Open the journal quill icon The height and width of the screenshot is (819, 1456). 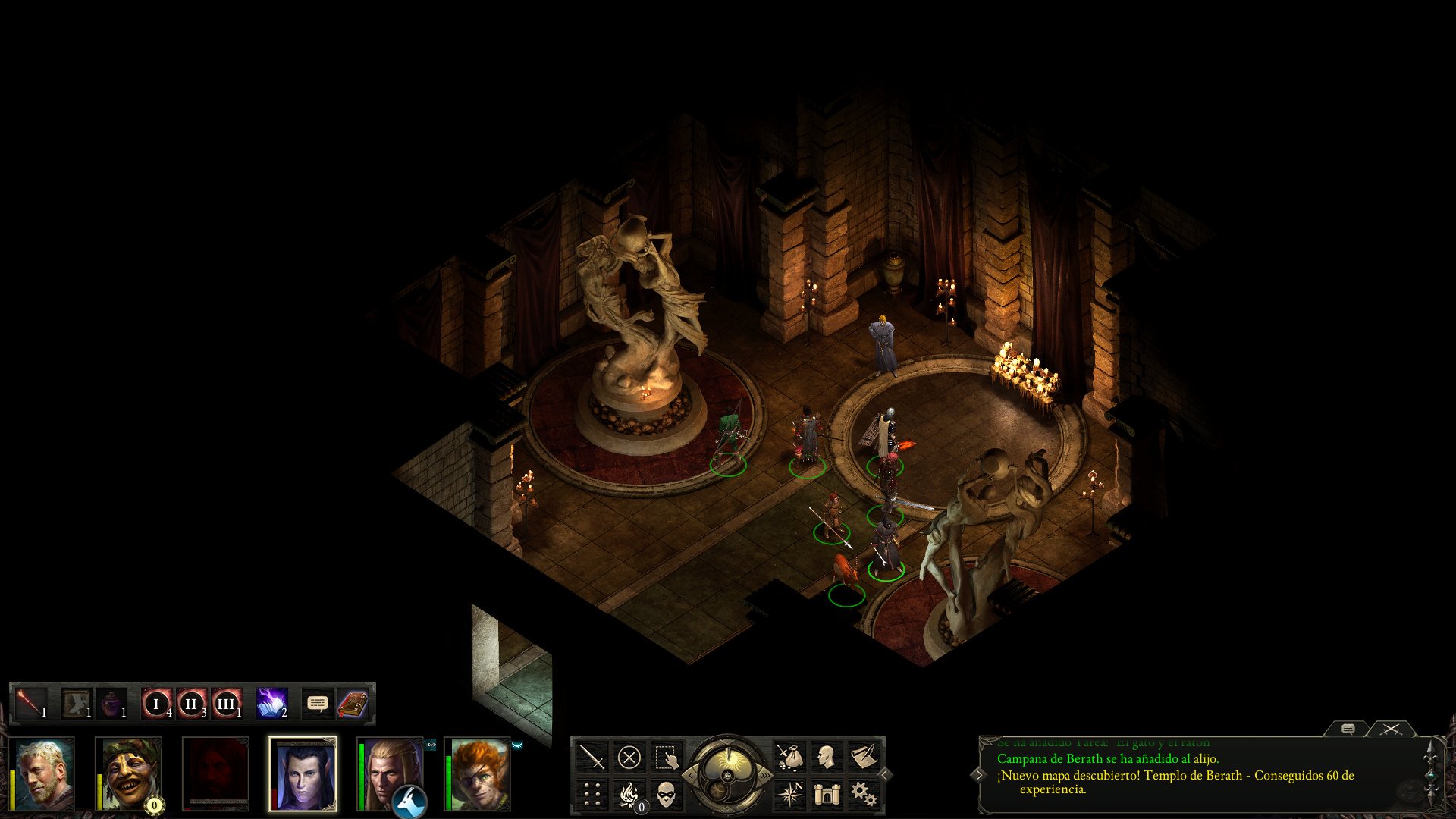(x=864, y=757)
